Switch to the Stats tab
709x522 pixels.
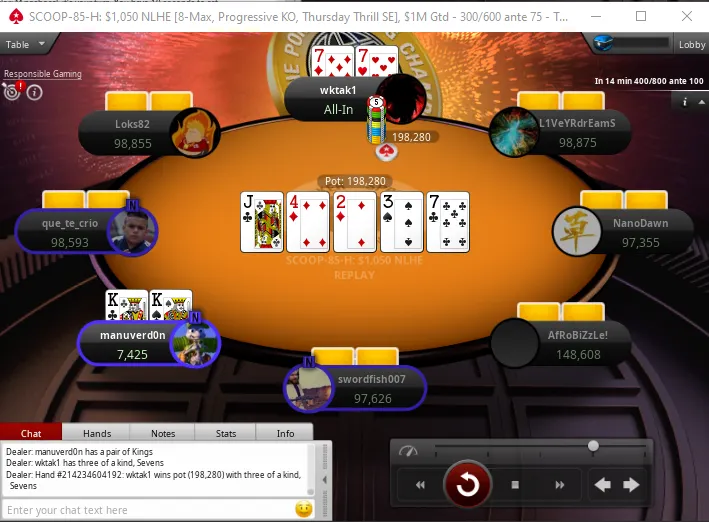(226, 433)
